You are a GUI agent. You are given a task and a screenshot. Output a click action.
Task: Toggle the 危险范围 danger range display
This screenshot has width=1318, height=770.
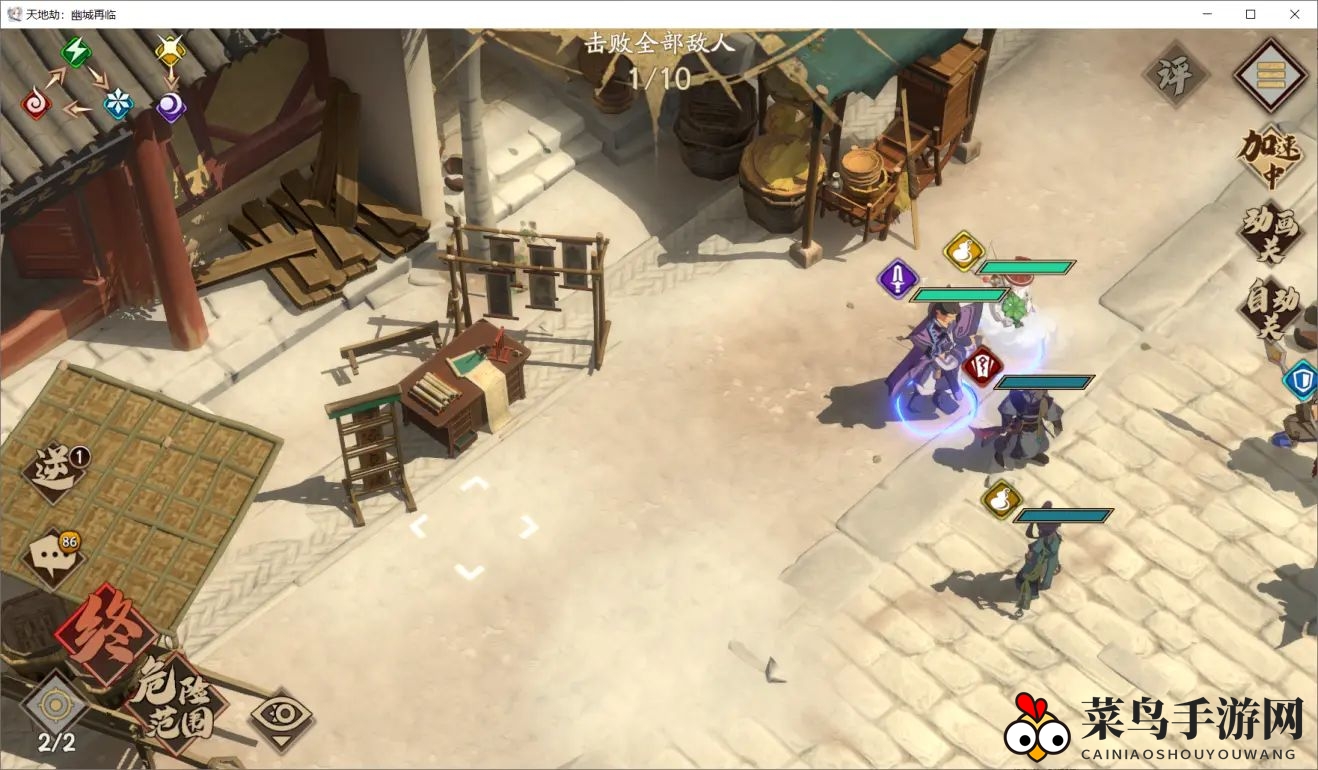click(175, 701)
